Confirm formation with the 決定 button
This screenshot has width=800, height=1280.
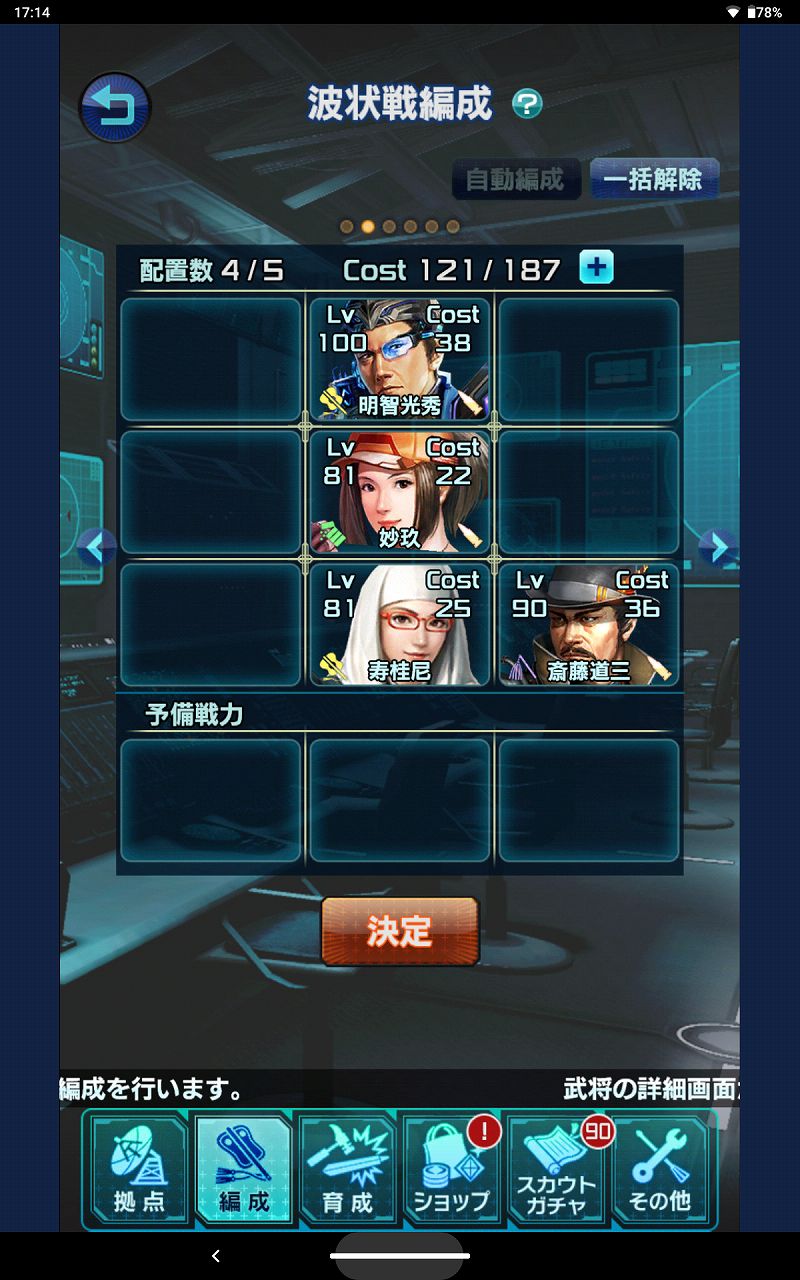point(400,931)
